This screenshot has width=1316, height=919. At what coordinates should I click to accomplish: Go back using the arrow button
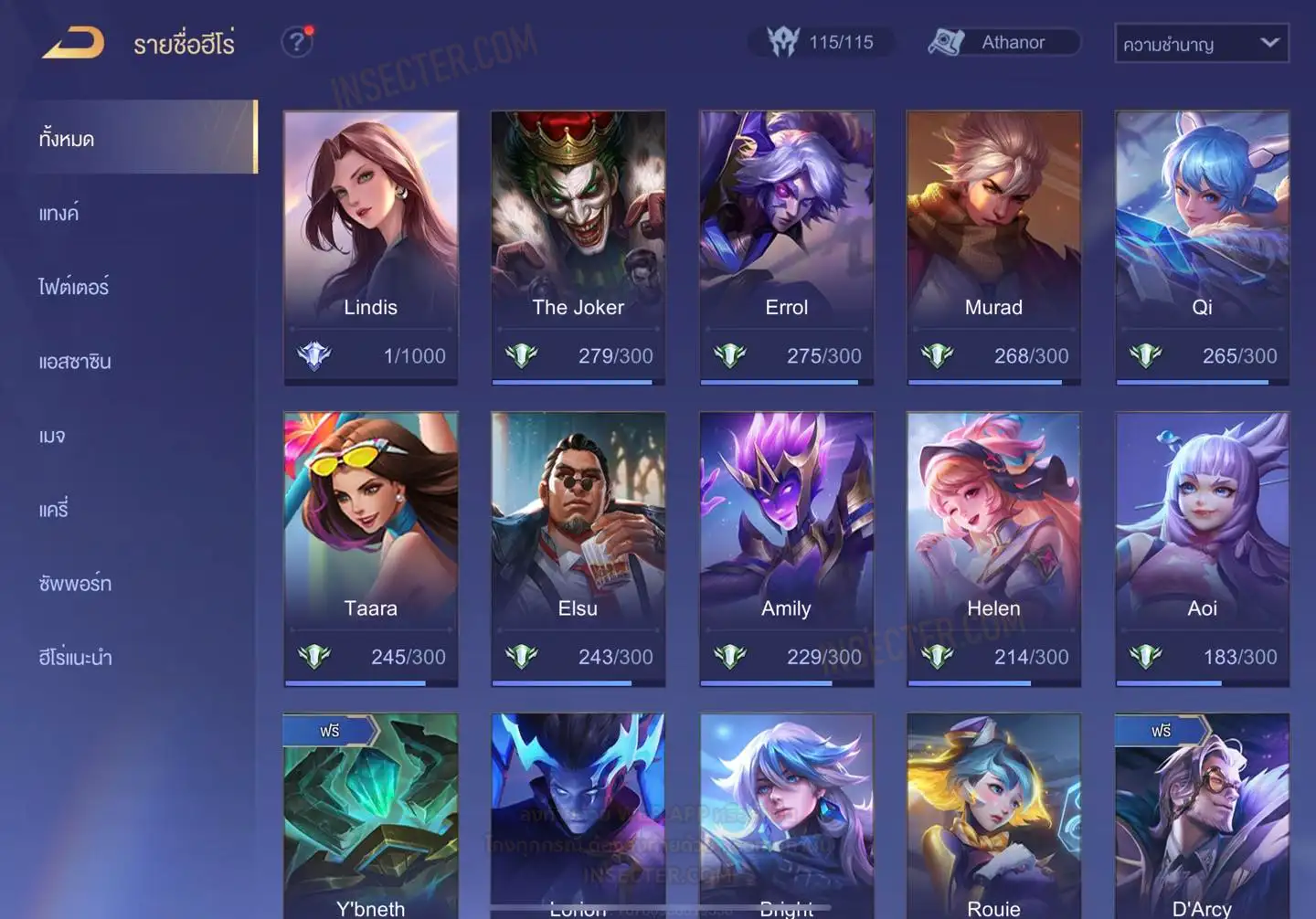pyautogui.click(x=73, y=43)
